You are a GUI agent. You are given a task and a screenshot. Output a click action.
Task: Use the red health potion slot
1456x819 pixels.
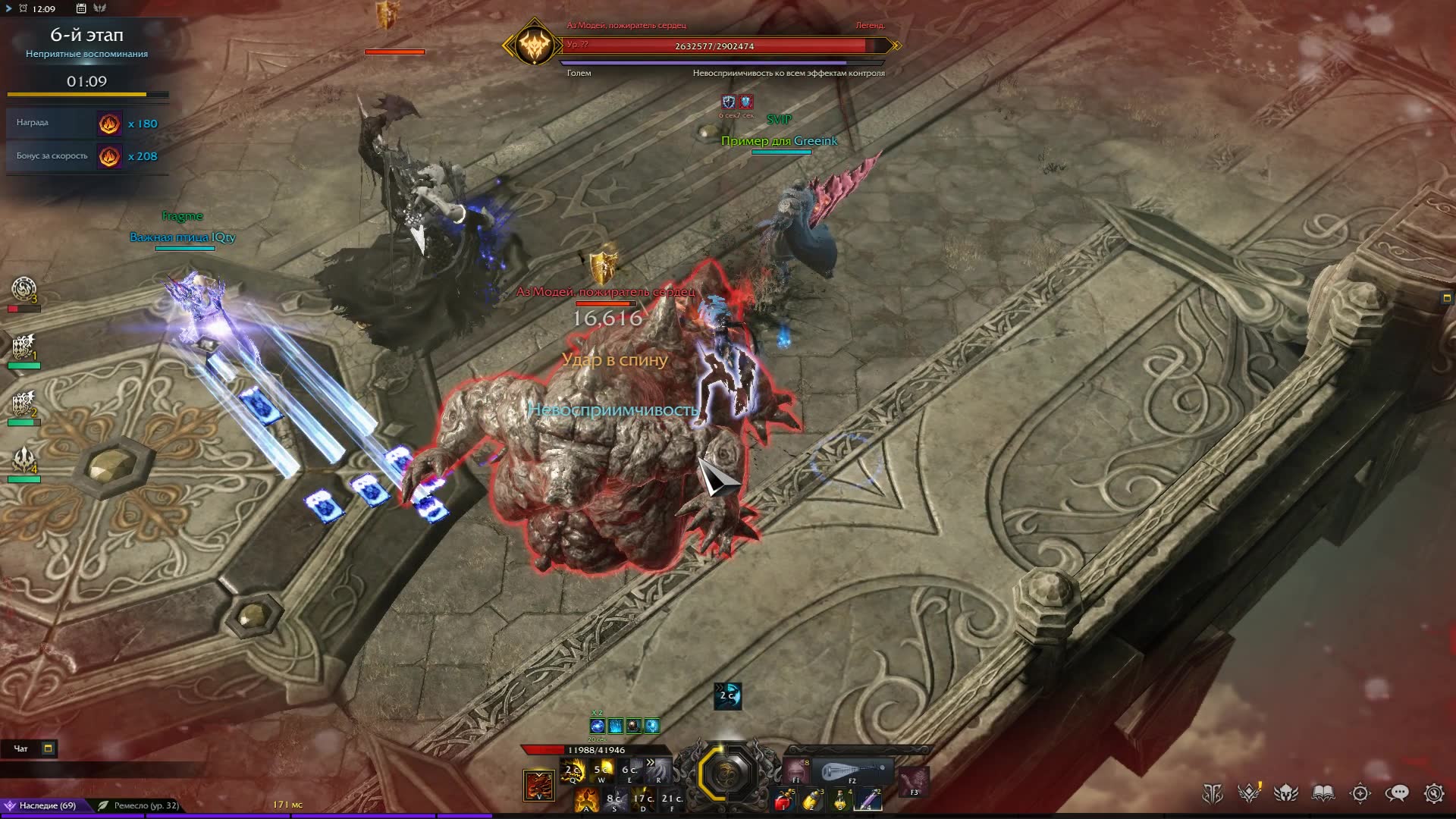pyautogui.click(x=784, y=799)
